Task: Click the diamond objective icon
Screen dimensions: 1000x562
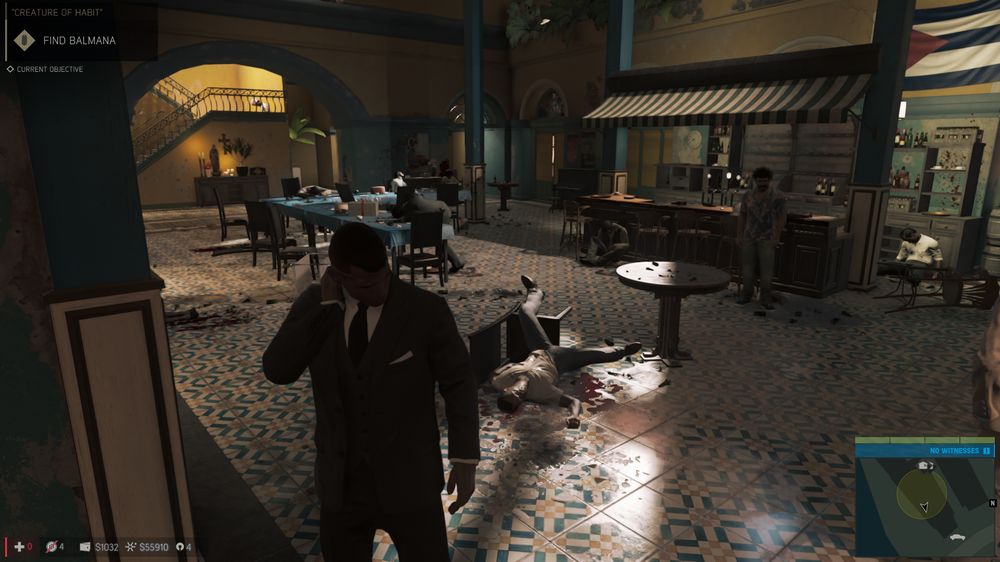Action: pyautogui.click(x=23, y=41)
